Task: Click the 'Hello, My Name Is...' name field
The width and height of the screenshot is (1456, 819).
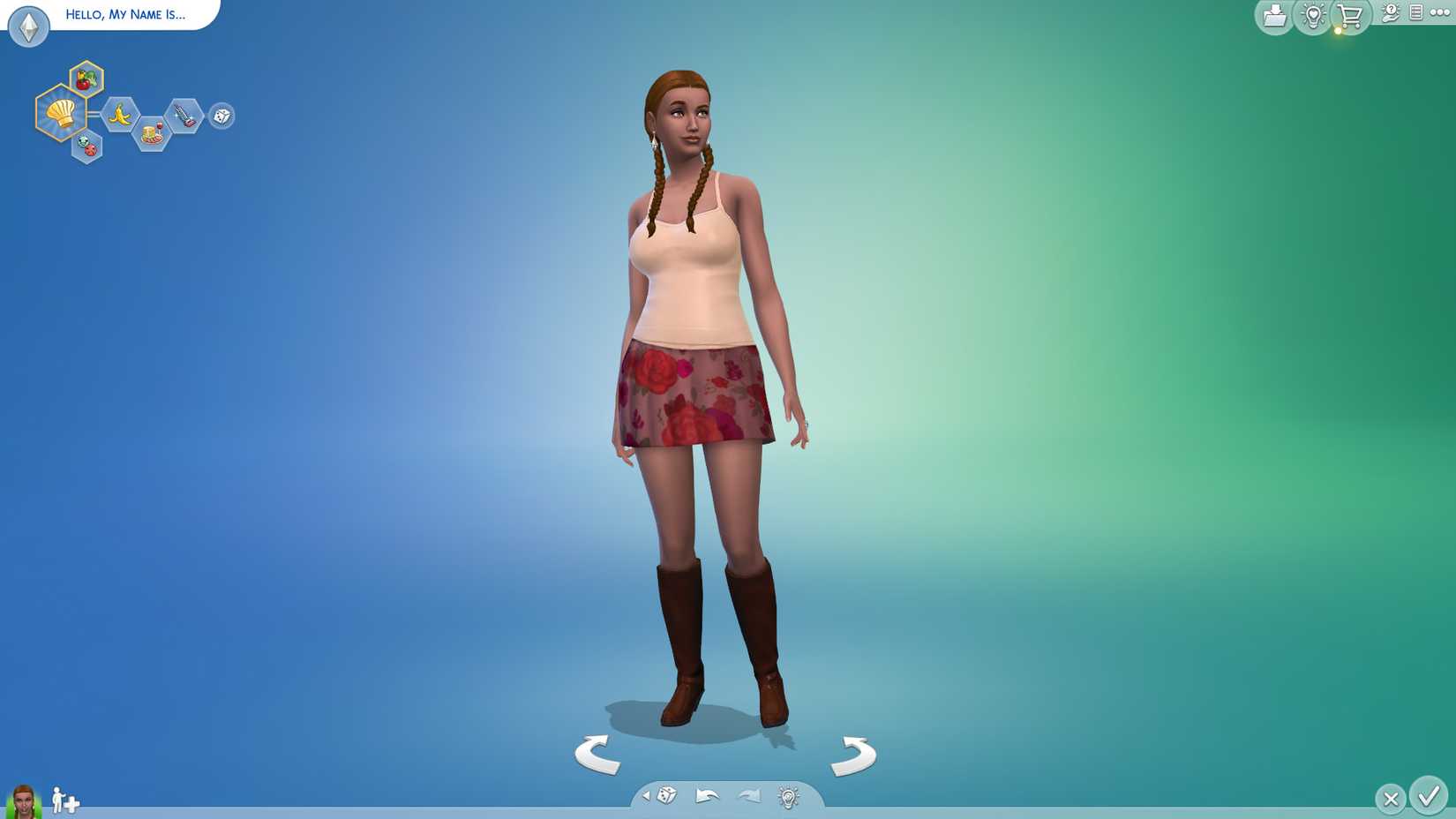Action: pyautogui.click(x=124, y=14)
